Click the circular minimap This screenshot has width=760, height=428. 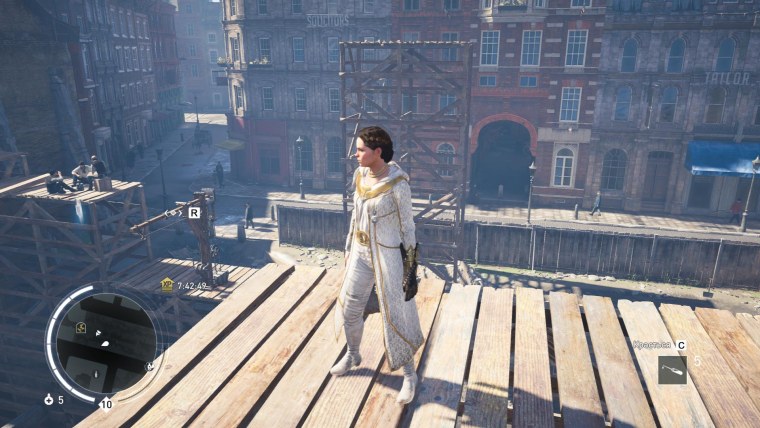click(x=104, y=342)
